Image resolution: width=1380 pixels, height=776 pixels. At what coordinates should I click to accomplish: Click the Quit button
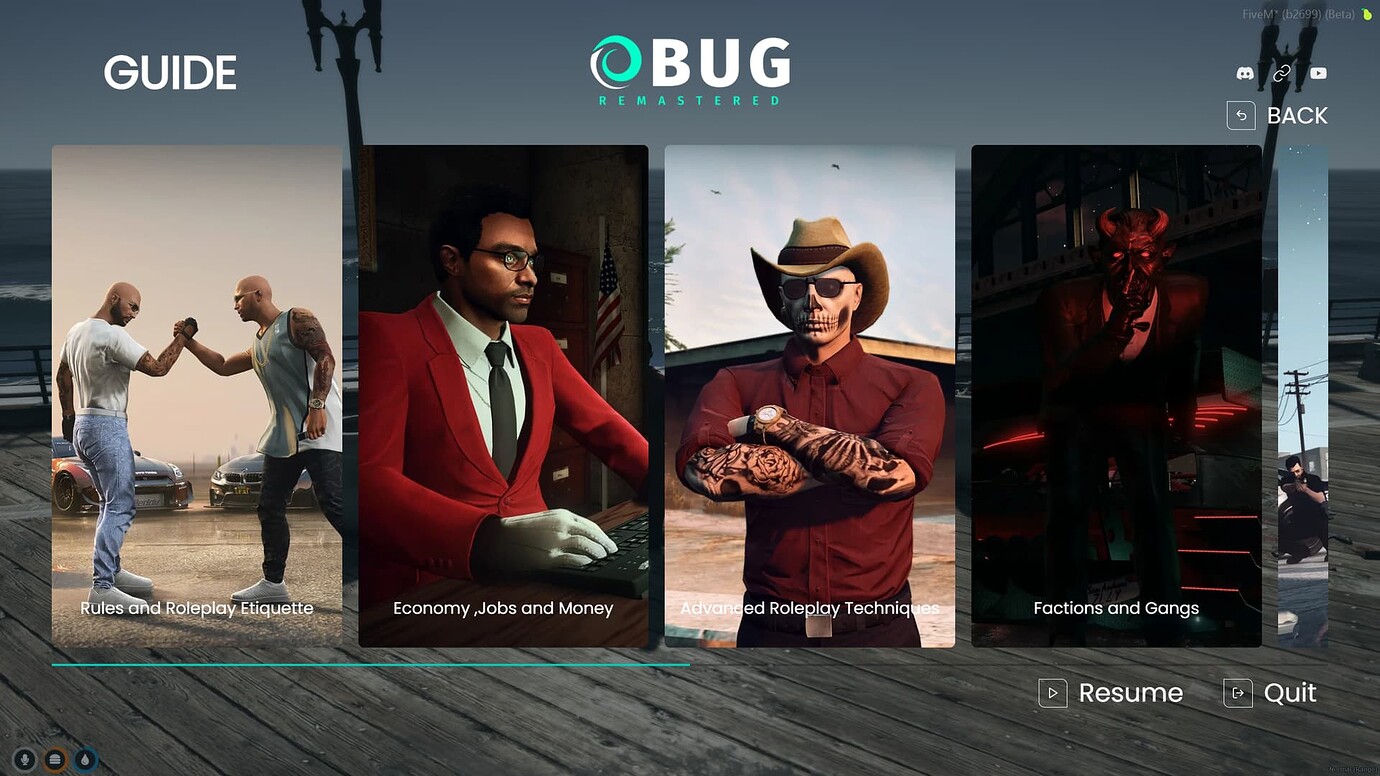tap(1292, 692)
